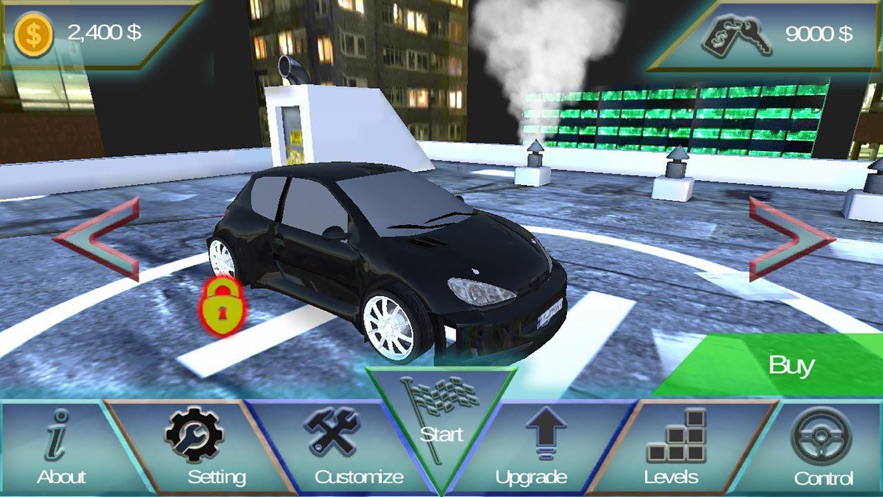Screen dimensions: 883x497
Task: Go to the Customize tools menu
Action: click(x=346, y=448)
